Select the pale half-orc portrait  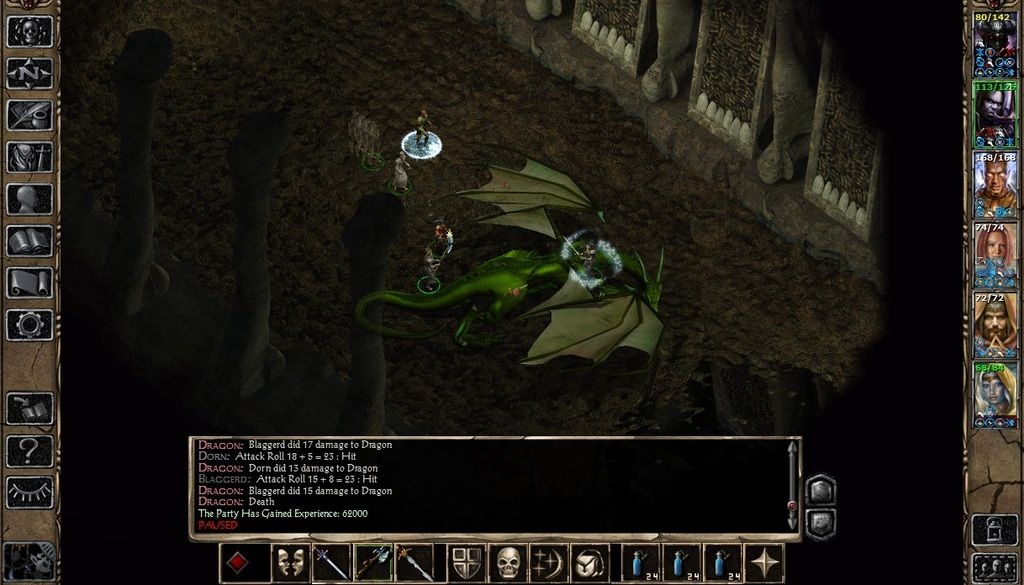[x=995, y=111]
